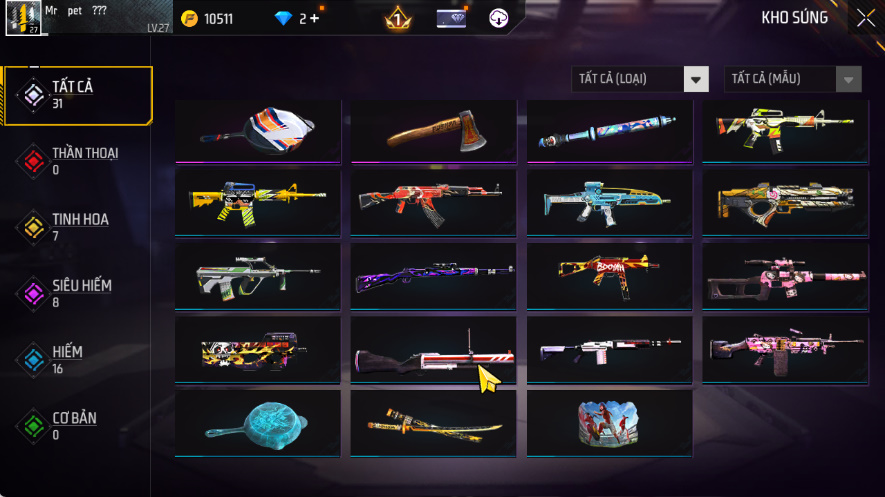Screen dimensions: 885x497
Task: Choose the wooden axe weapon skin
Action: 434,130
